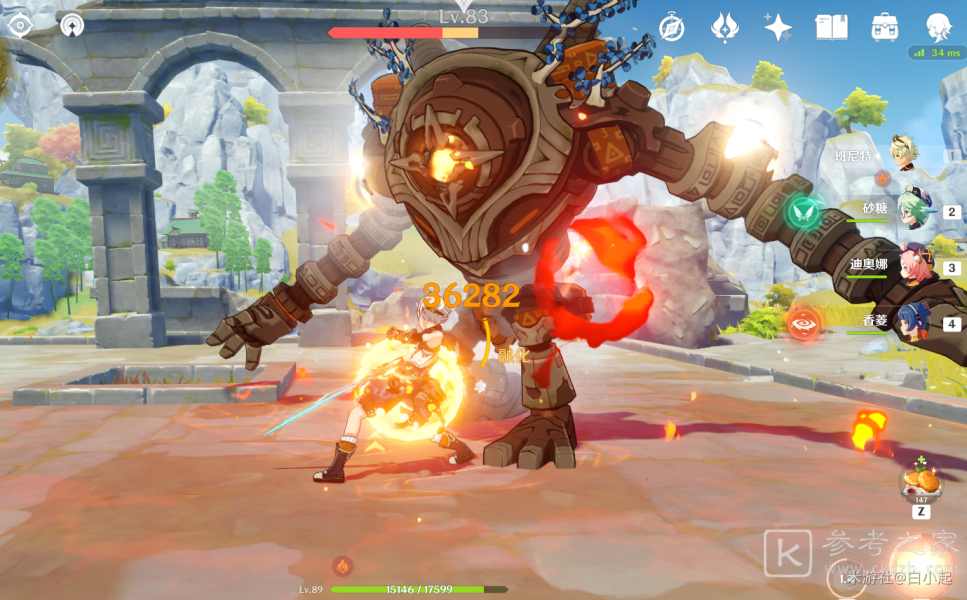This screenshot has width=967, height=600.
Task: Activate the red swirl burst beside 香菱
Action: (802, 324)
